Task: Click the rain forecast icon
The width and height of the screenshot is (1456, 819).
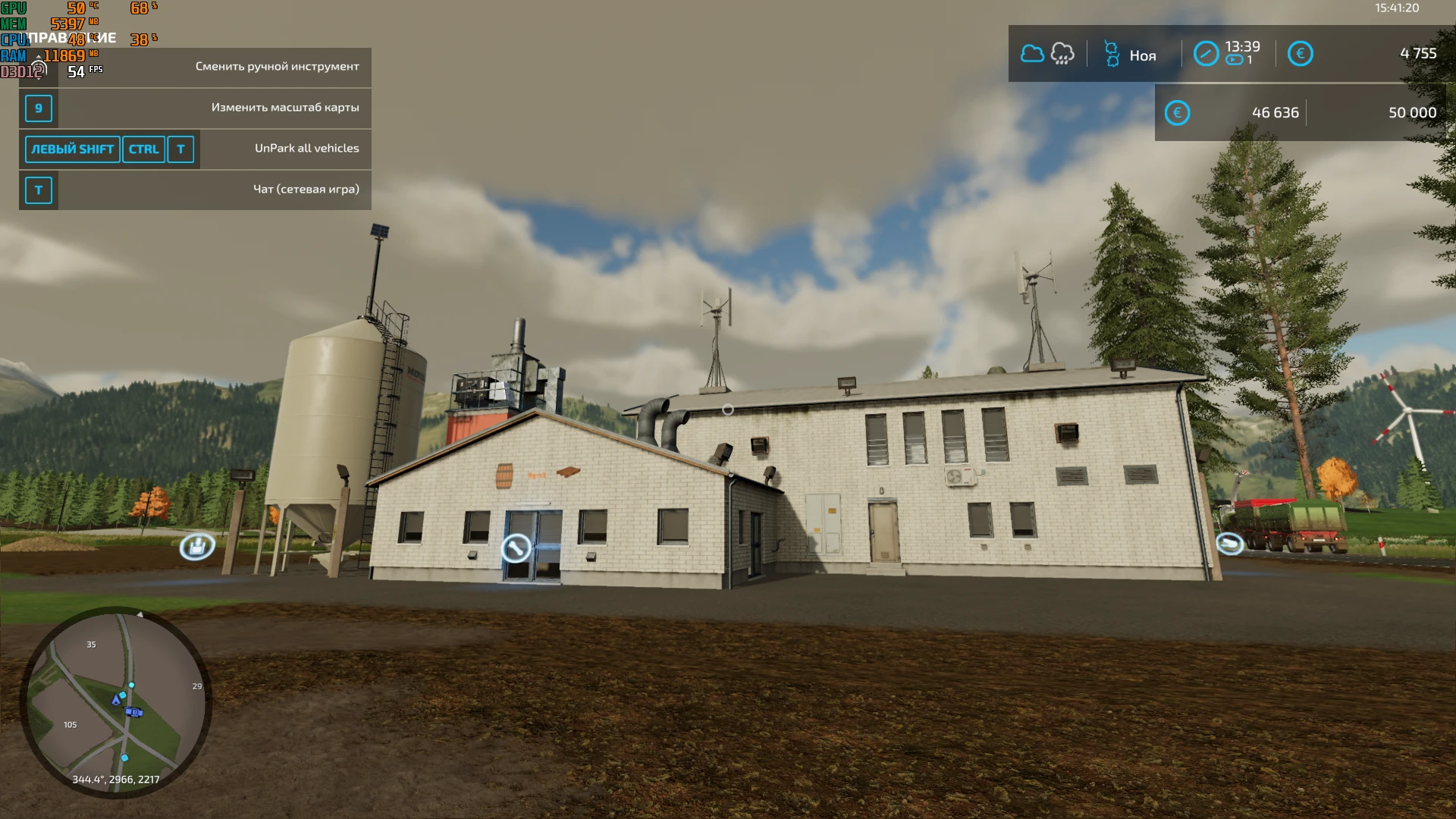Action: point(1062,53)
